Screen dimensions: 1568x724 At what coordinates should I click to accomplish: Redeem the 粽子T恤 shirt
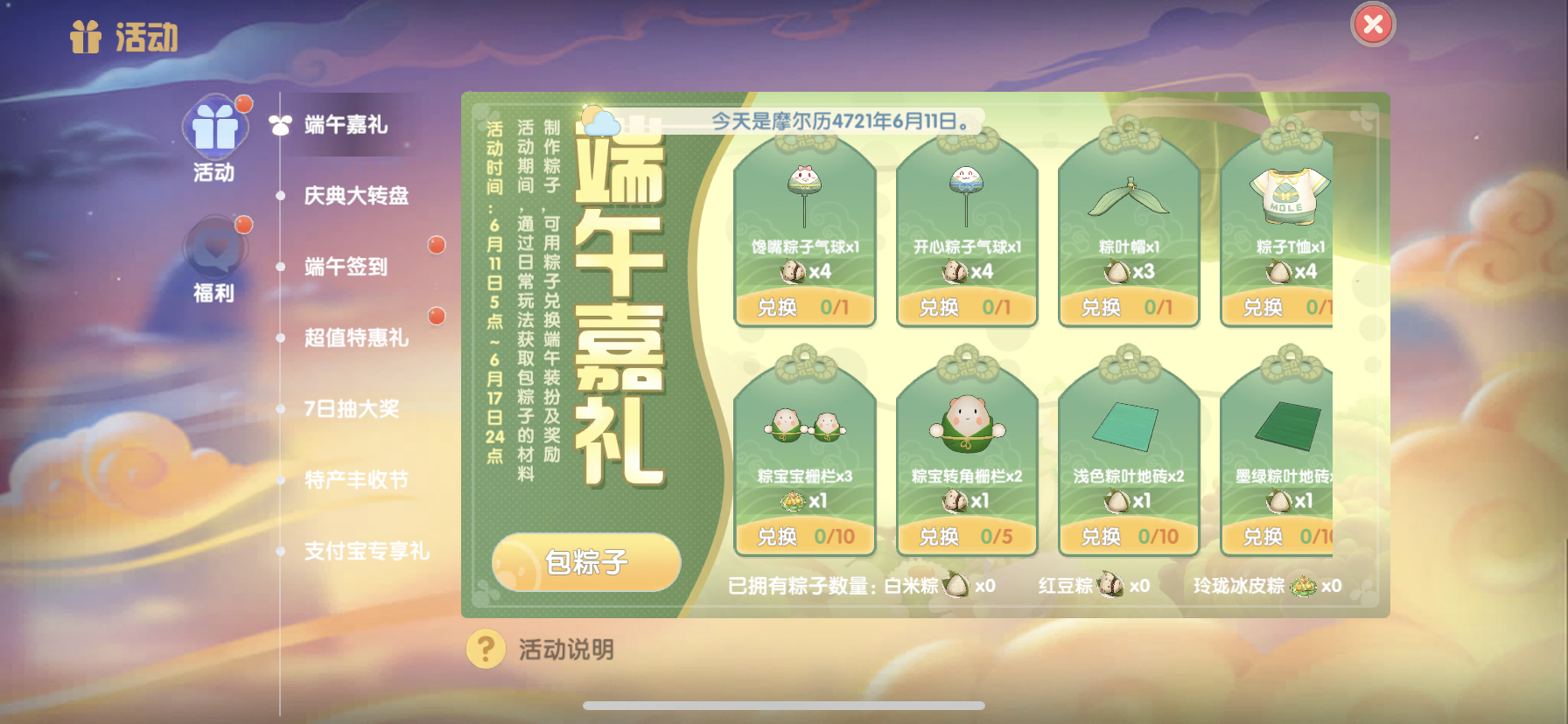1279,308
